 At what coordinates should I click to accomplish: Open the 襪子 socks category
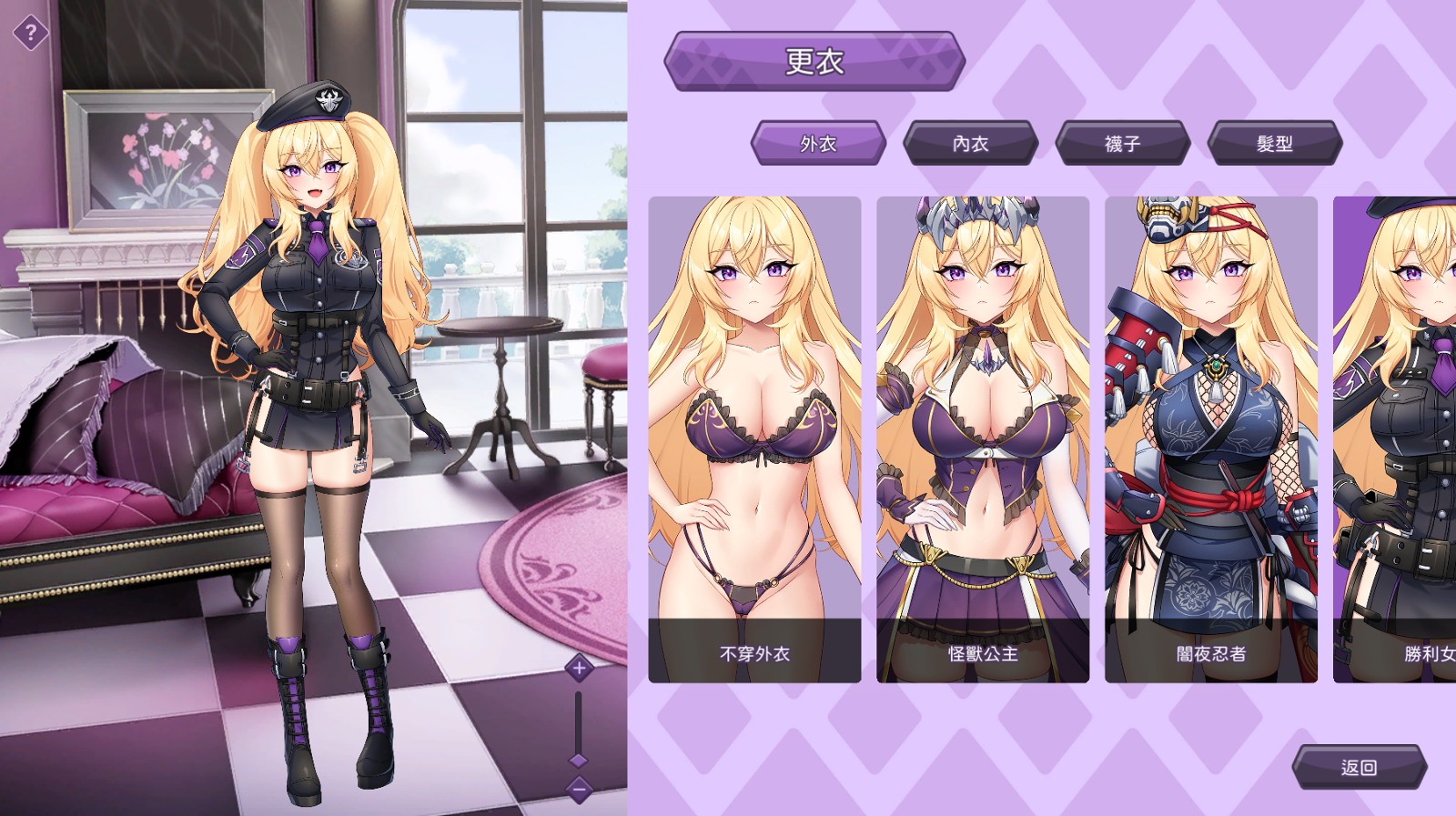(x=1122, y=145)
